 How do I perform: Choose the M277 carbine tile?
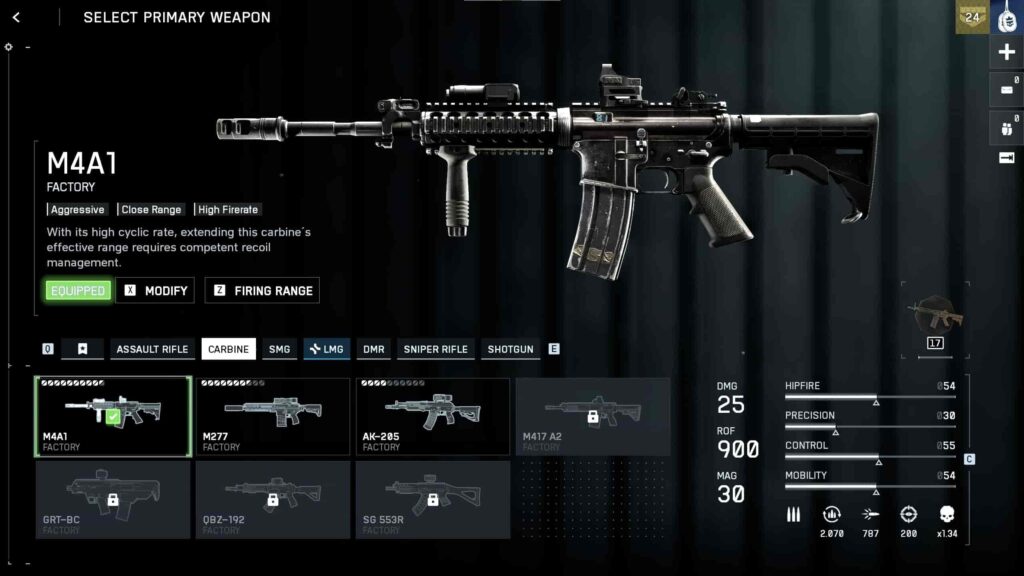[x=273, y=416]
